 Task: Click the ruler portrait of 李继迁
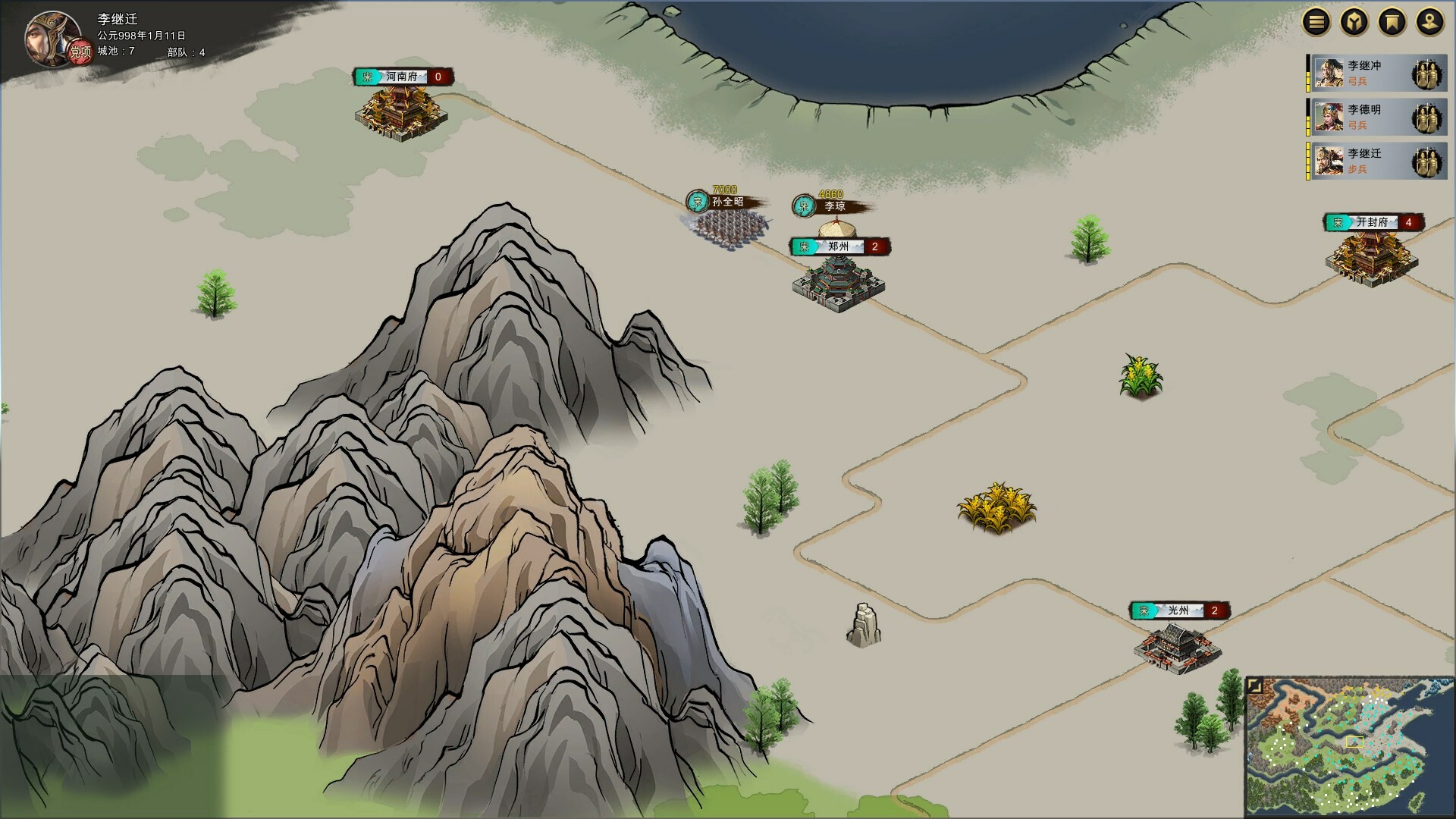tap(53, 38)
